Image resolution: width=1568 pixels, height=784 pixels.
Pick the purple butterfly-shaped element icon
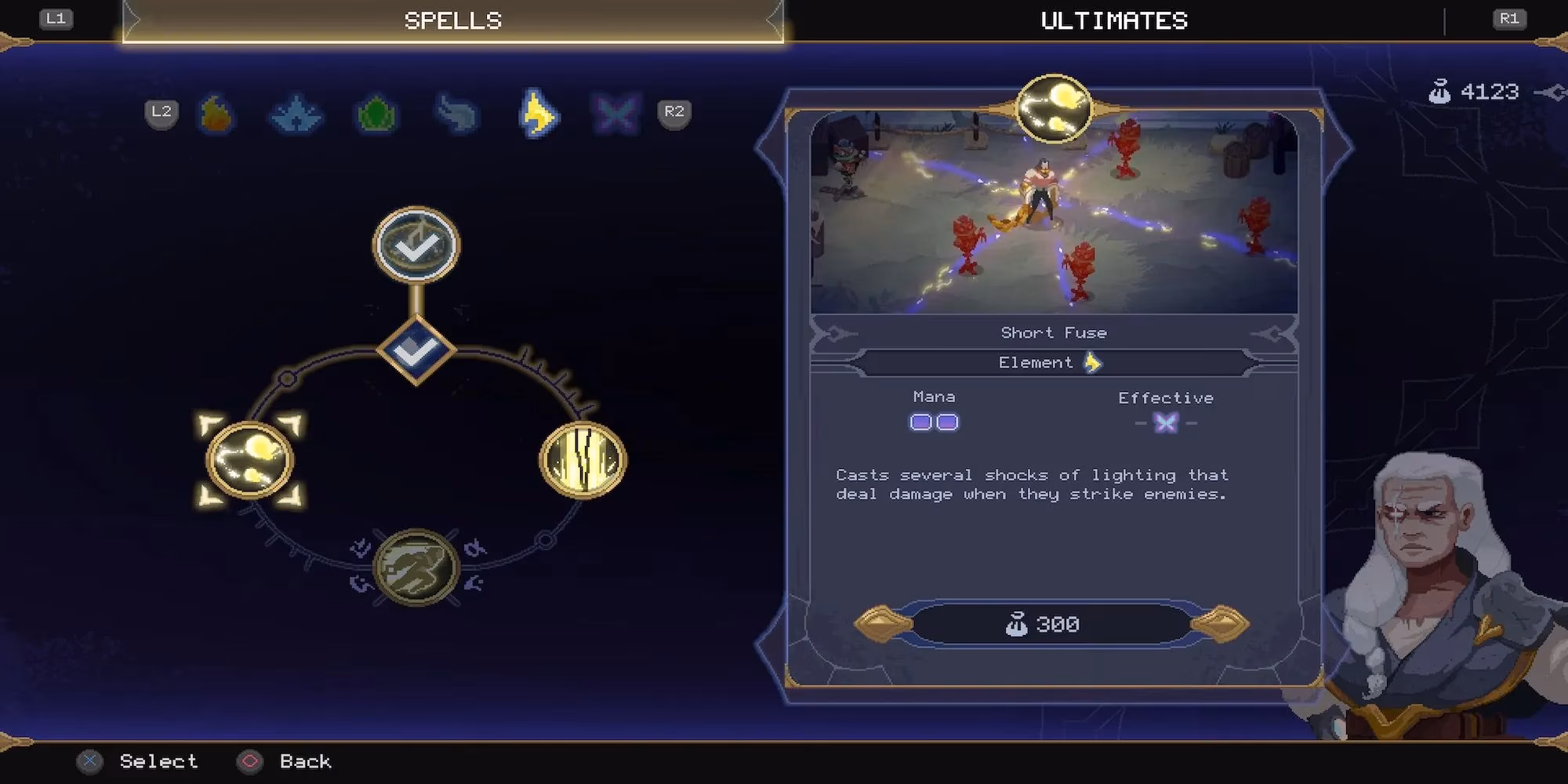coord(615,114)
